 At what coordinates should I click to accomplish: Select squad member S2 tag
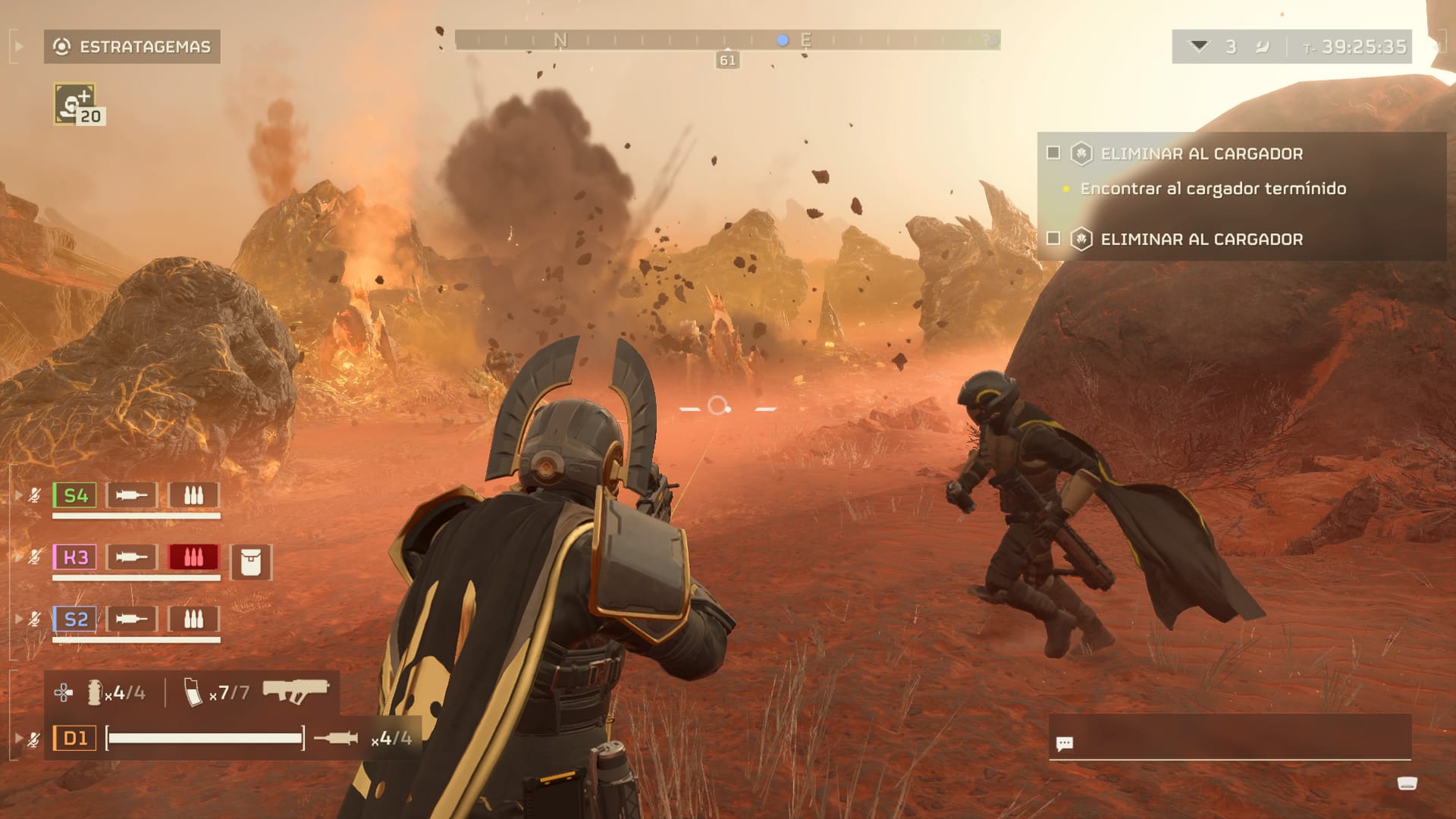75,620
